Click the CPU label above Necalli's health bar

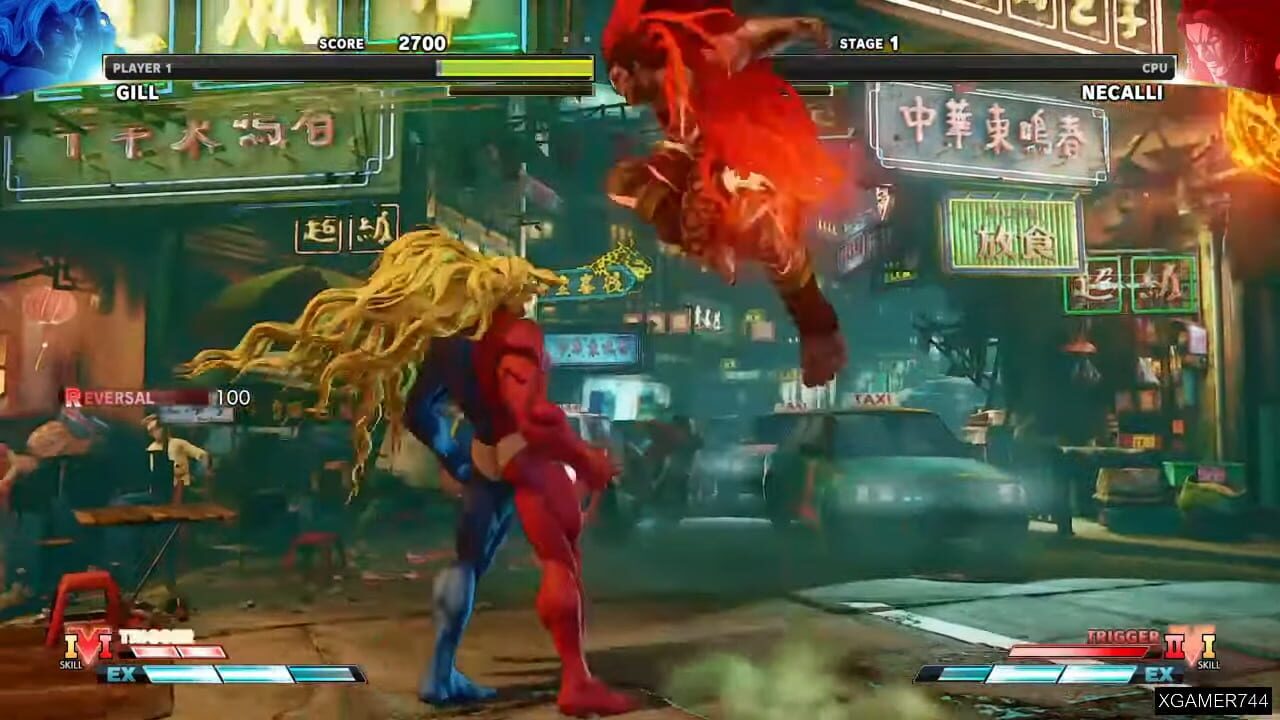tap(1158, 67)
